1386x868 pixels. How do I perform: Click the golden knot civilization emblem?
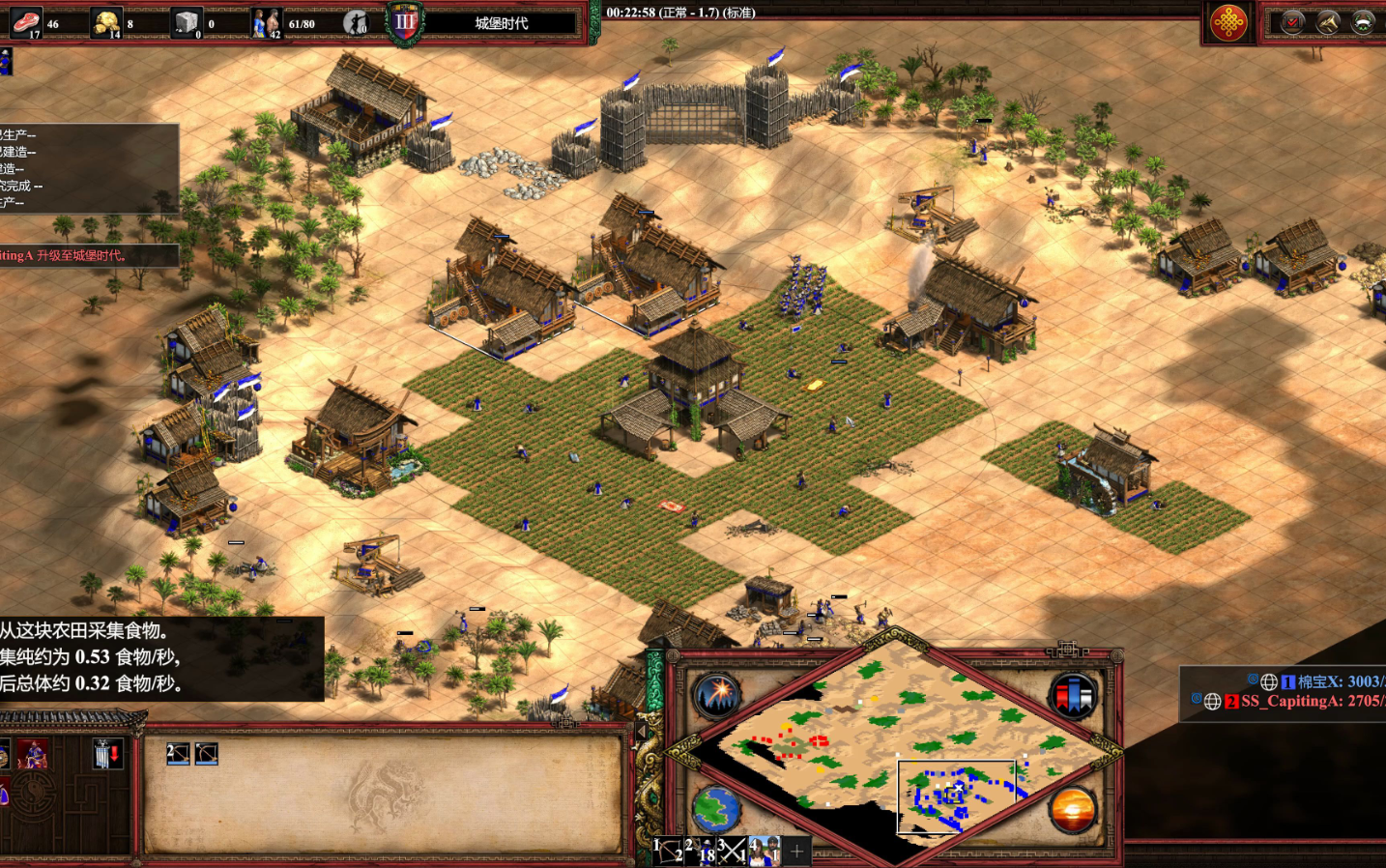click(x=1228, y=22)
